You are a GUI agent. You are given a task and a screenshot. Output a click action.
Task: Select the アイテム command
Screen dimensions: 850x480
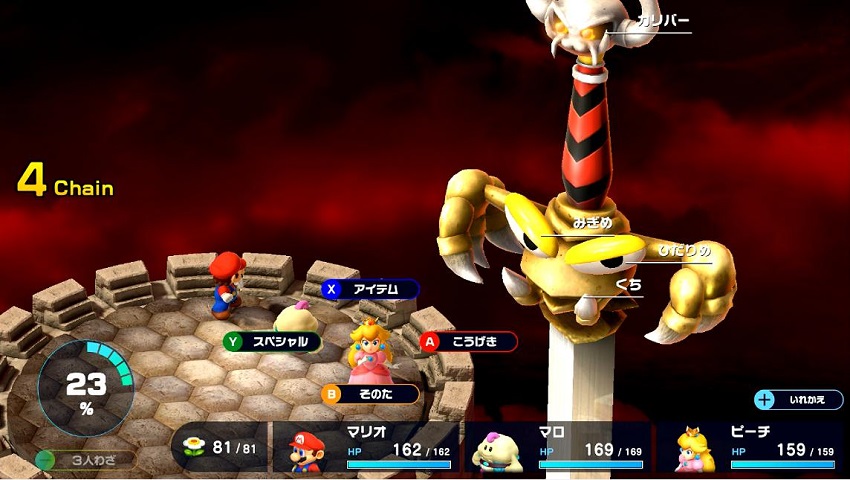[x=370, y=289]
